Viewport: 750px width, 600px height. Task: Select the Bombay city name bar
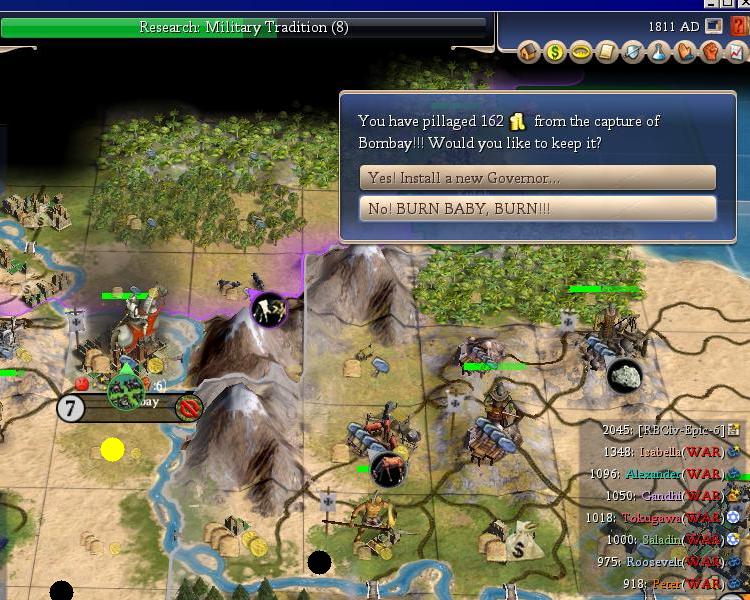tap(130, 407)
